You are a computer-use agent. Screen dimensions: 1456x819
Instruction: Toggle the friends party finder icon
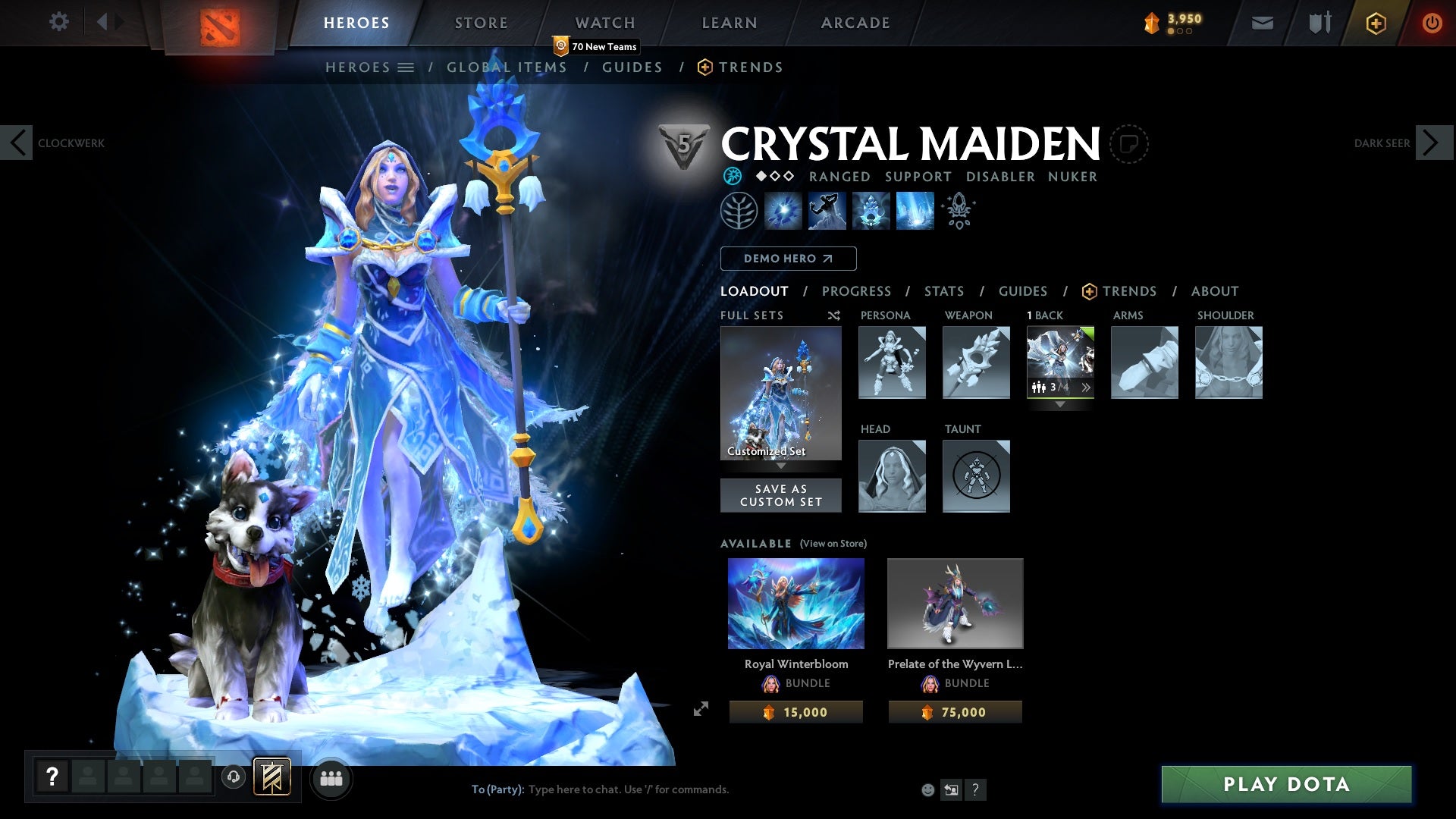click(x=331, y=778)
